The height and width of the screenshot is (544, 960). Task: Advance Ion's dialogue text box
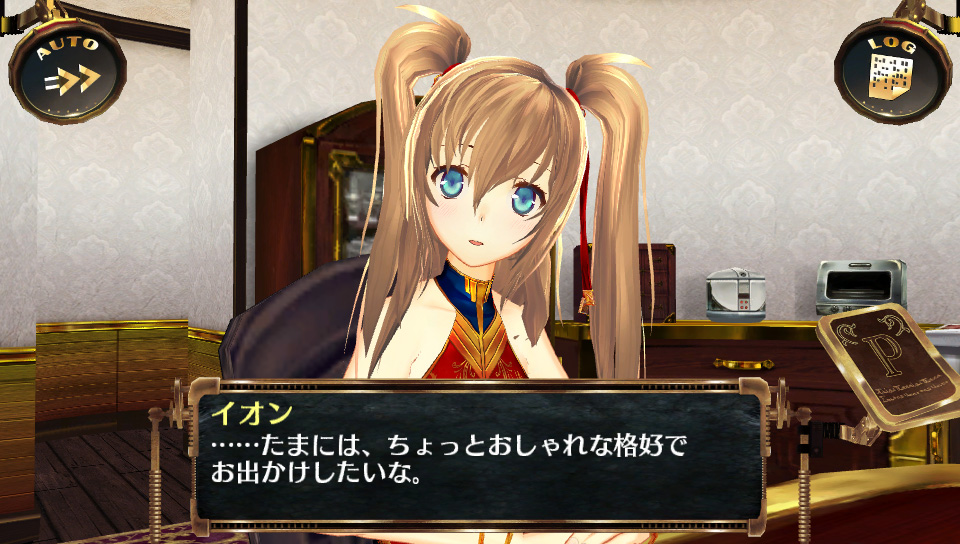470,455
